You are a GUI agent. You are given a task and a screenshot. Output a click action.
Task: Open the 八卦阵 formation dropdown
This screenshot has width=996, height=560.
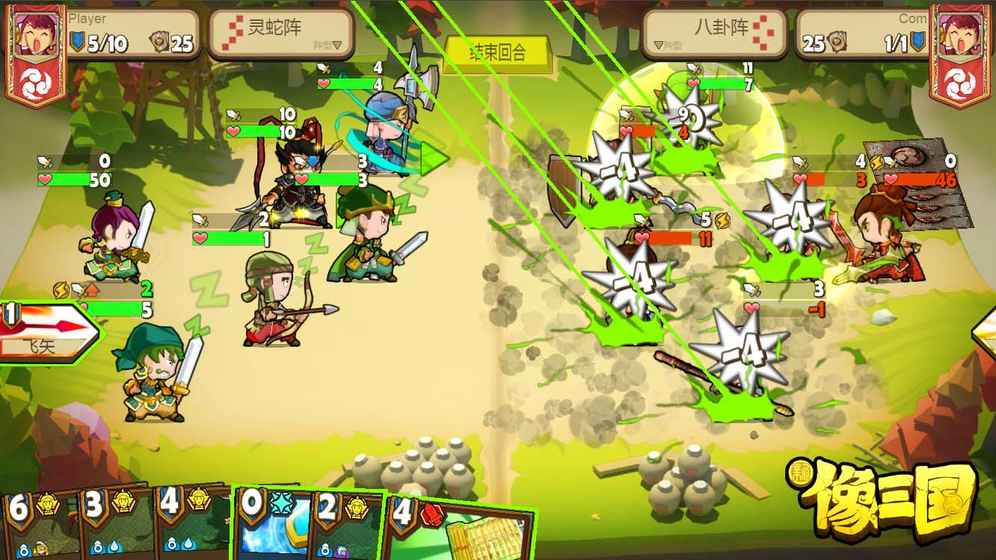tap(713, 33)
